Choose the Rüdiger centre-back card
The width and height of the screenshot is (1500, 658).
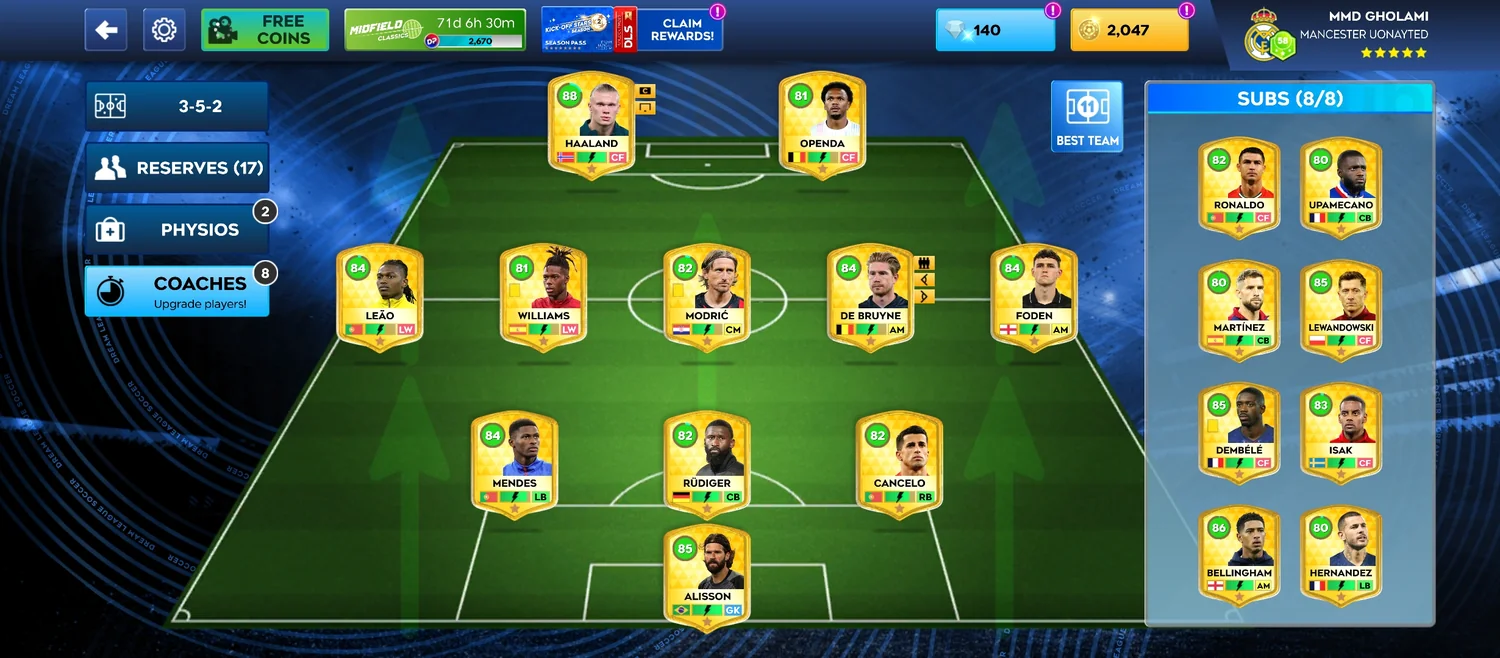point(707,464)
